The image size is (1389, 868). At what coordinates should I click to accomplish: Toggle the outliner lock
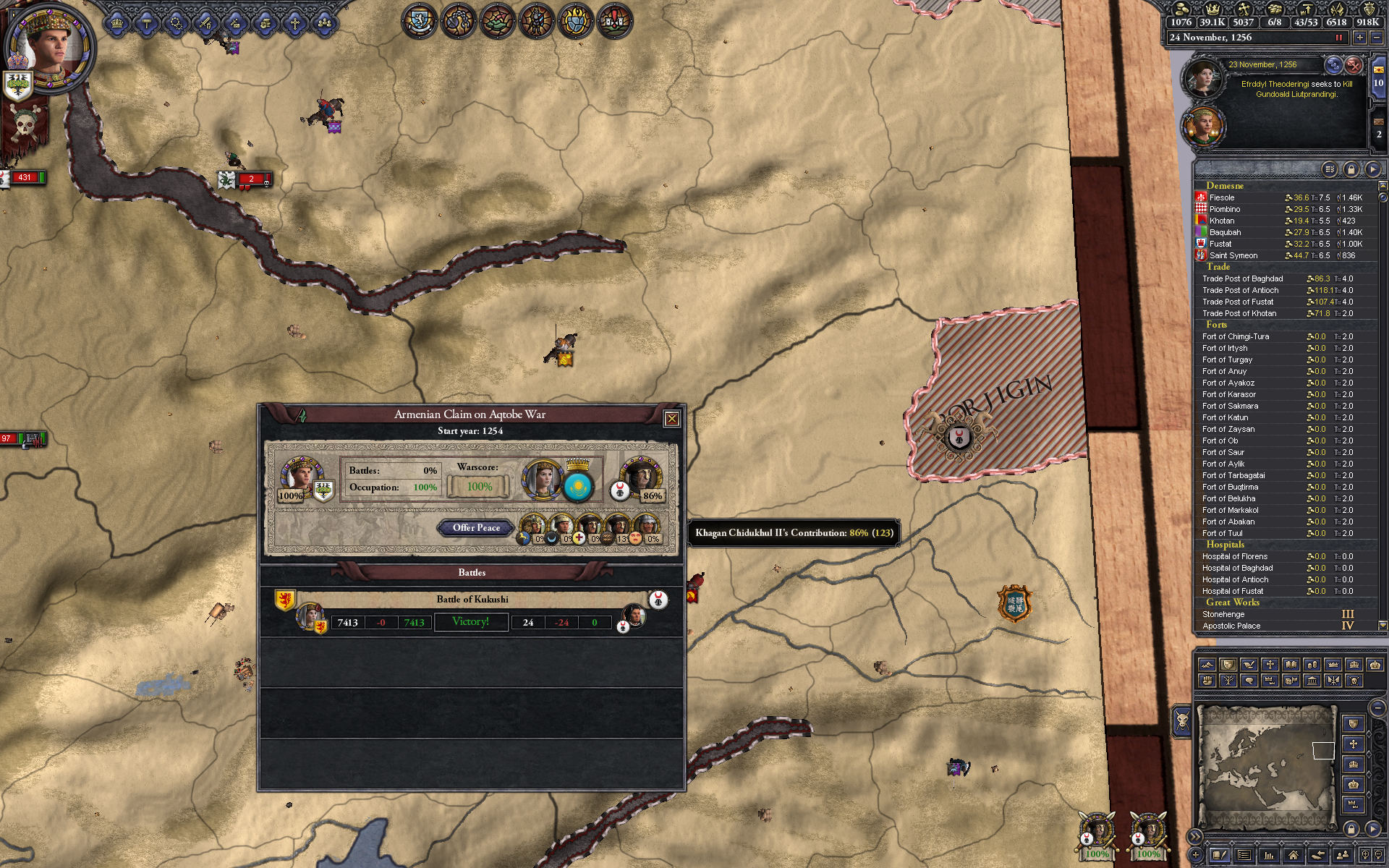[x=1351, y=169]
